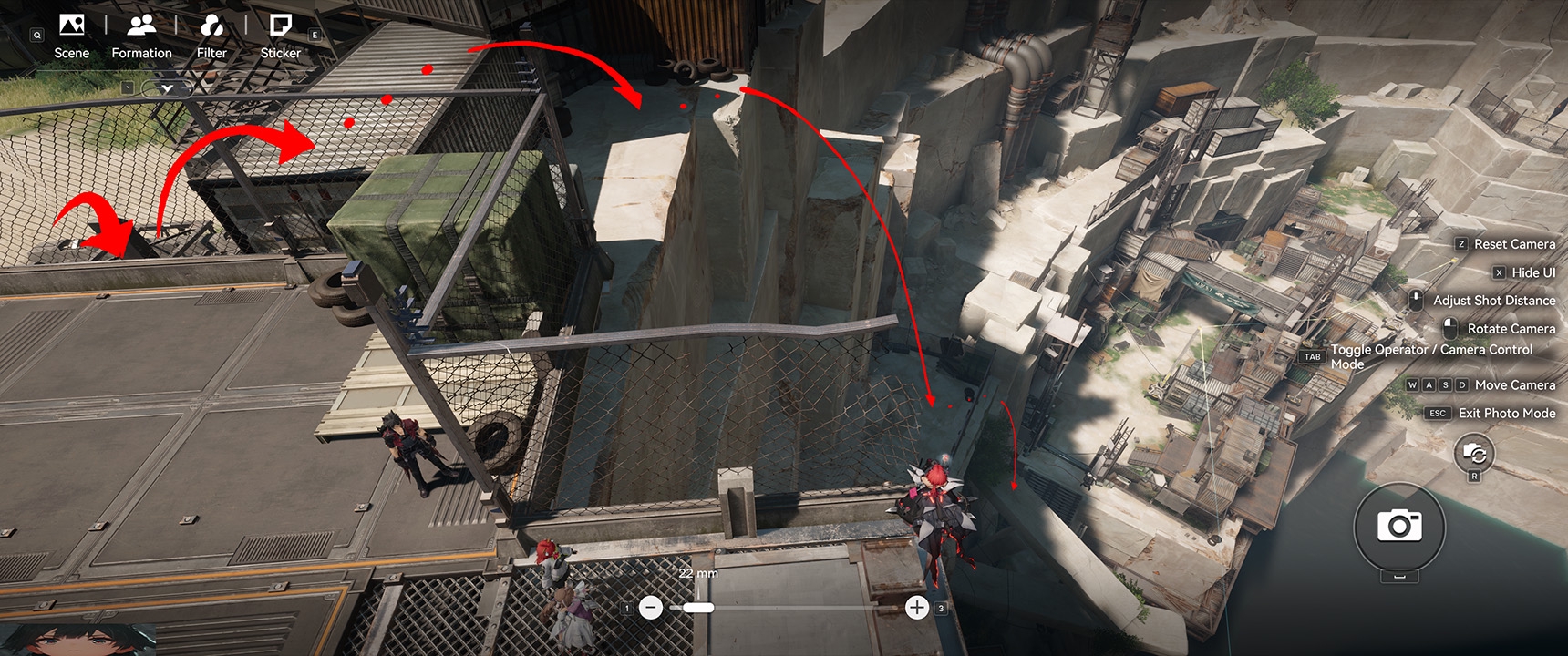Expand the dropdown arrow below the tabs
Viewport: 1568px width, 656px height.
pyautogui.click(x=167, y=88)
